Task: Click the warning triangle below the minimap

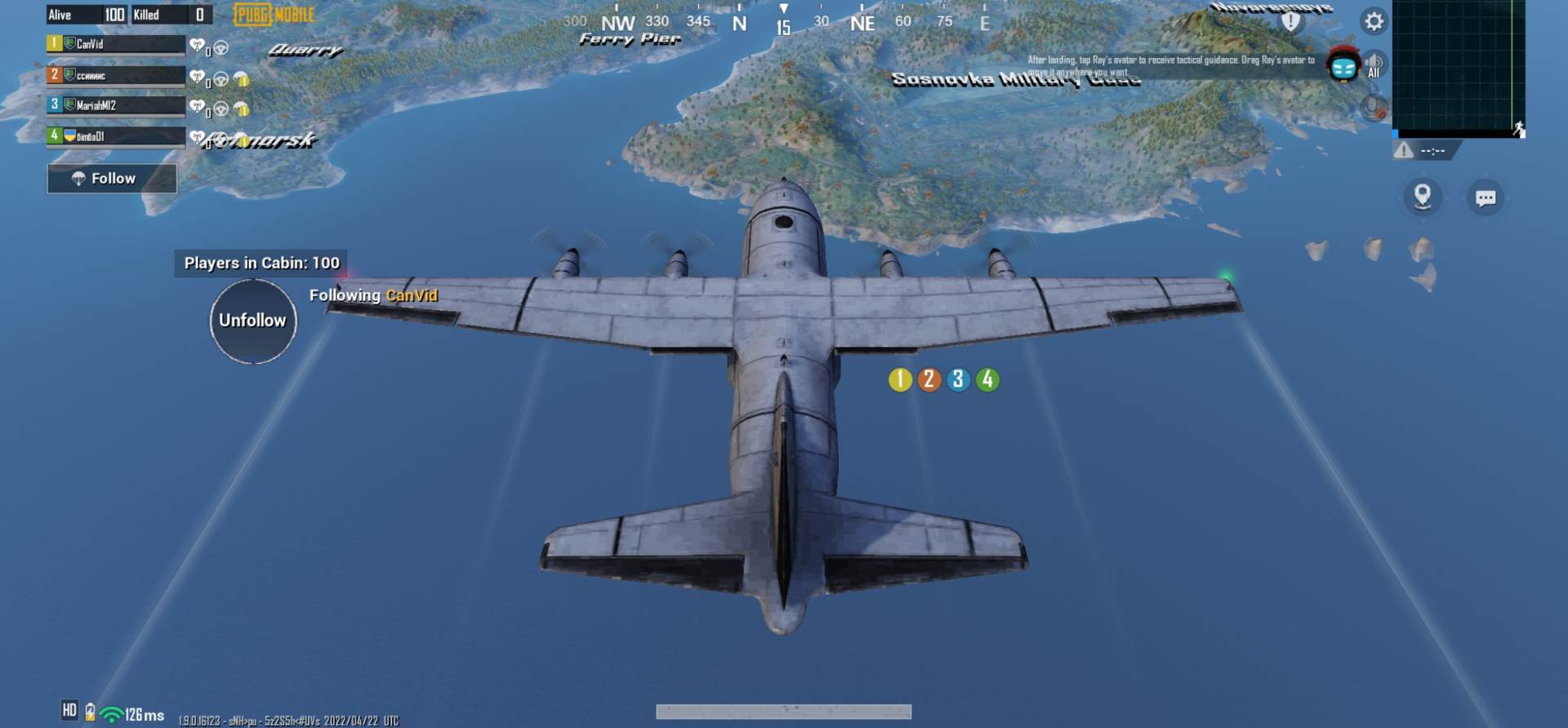Action: [1404, 150]
